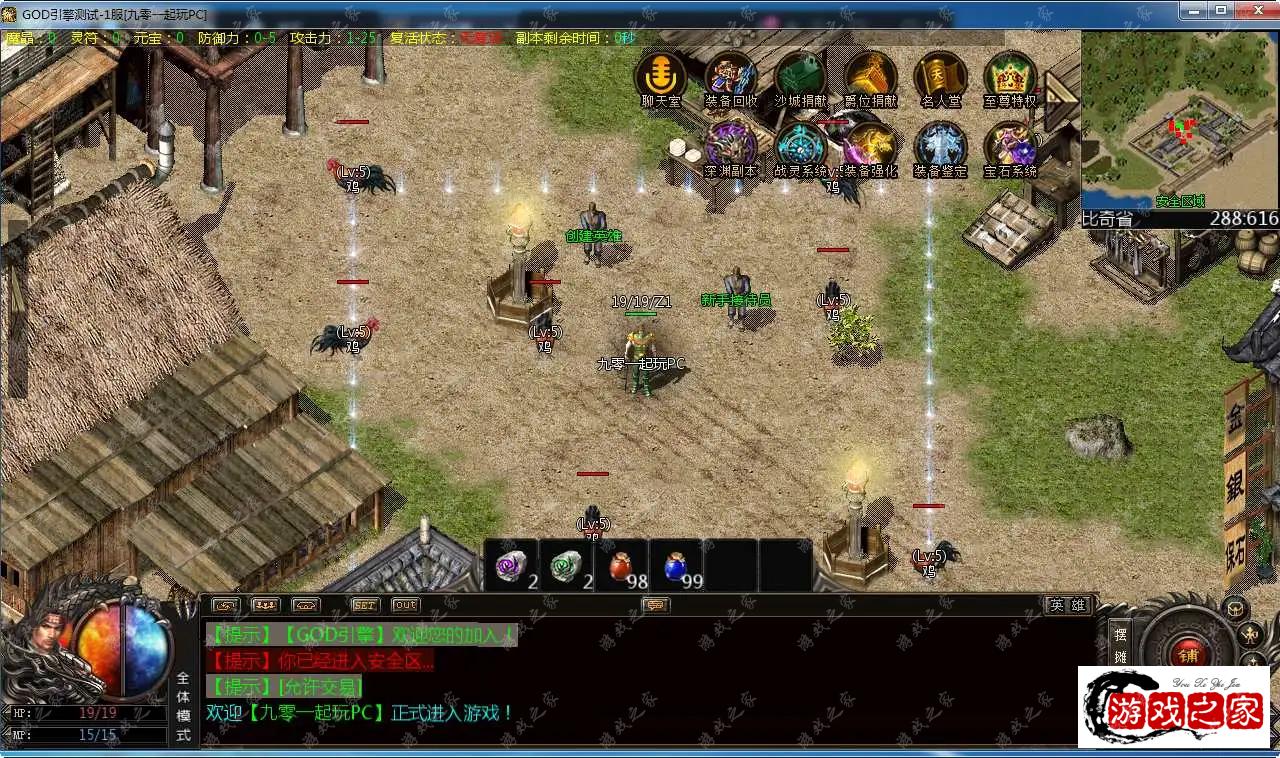
Task: Select the 爵位捐献 title donation icon
Action: 870,77
